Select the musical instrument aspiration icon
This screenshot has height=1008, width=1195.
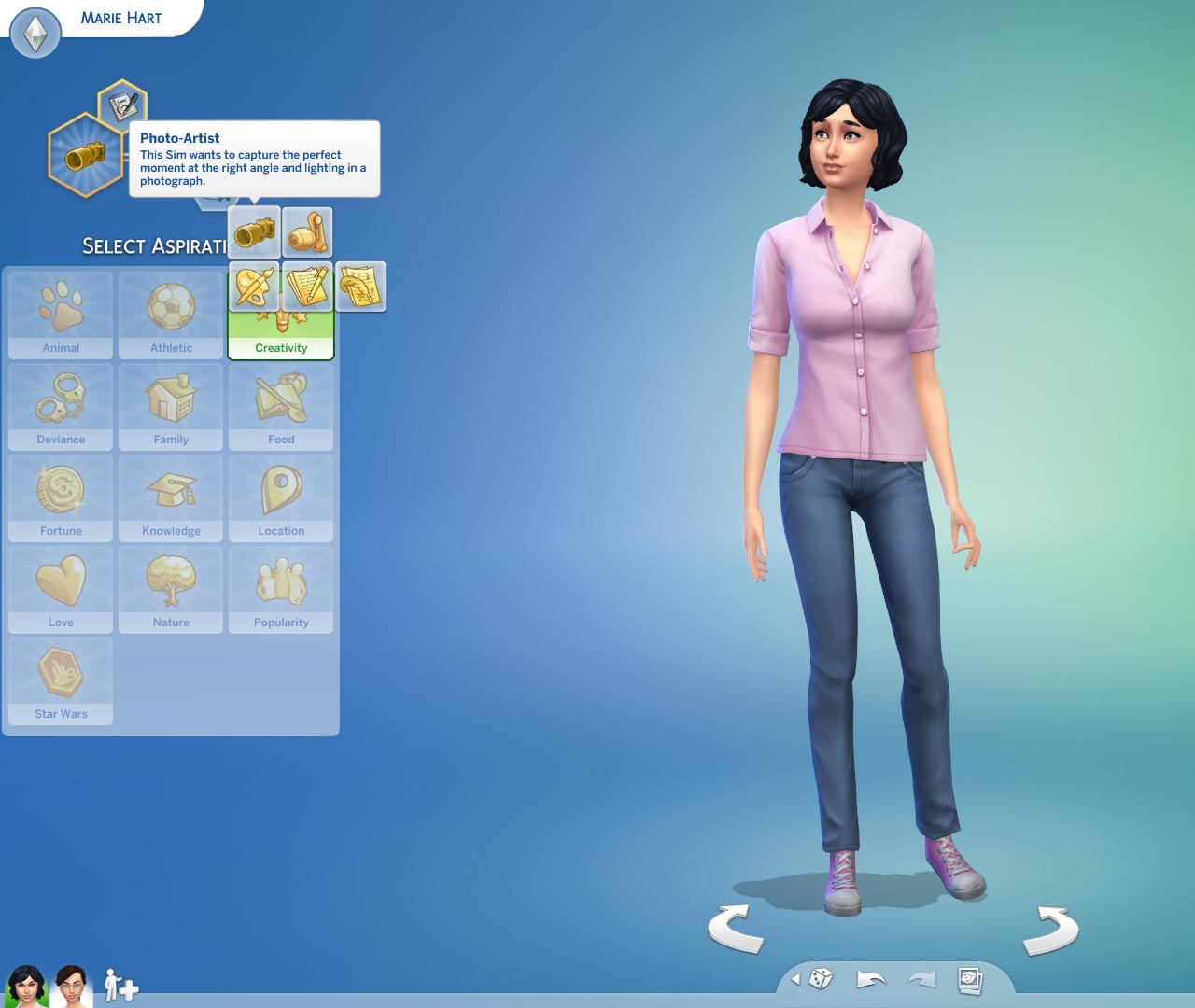tap(308, 231)
